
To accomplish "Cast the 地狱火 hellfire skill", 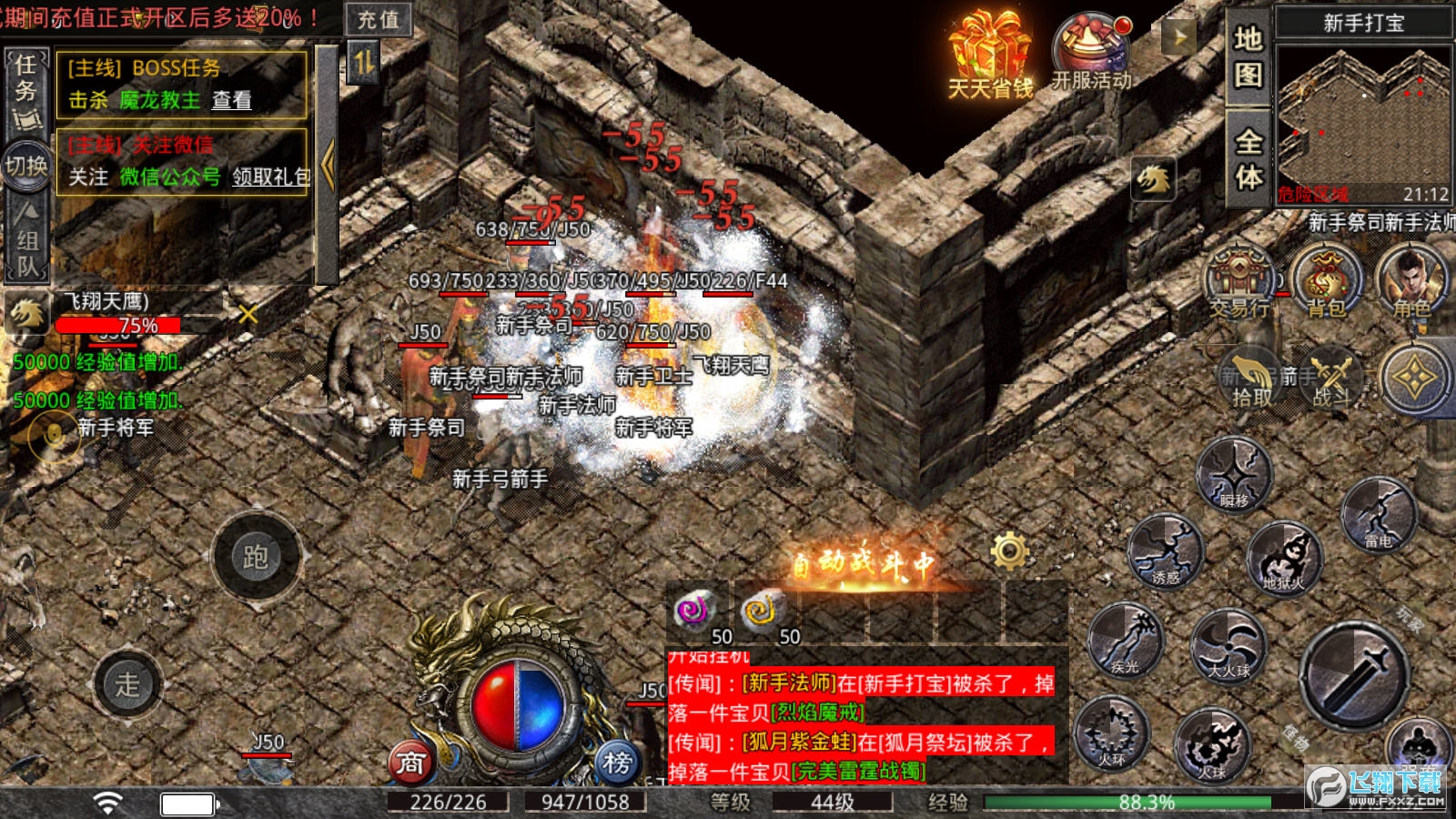I will coord(1284,557).
